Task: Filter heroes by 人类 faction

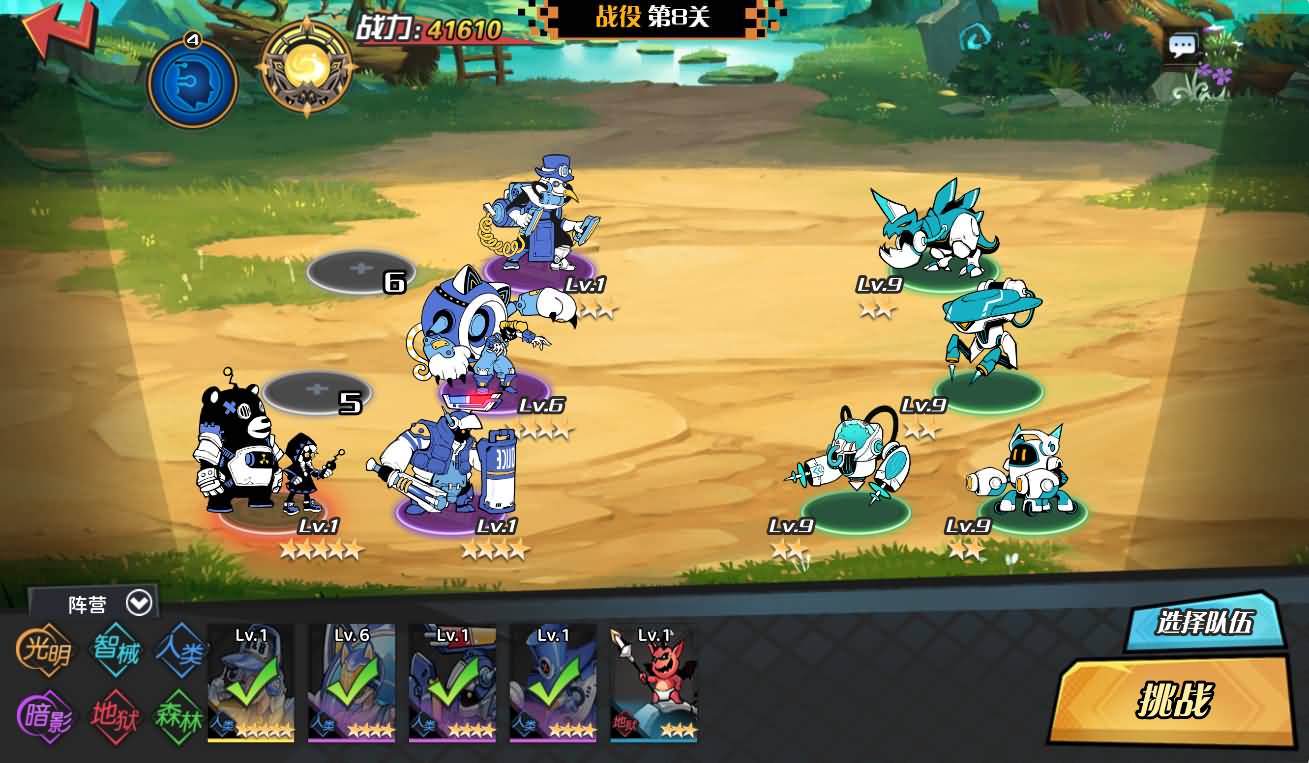Action: [x=182, y=651]
